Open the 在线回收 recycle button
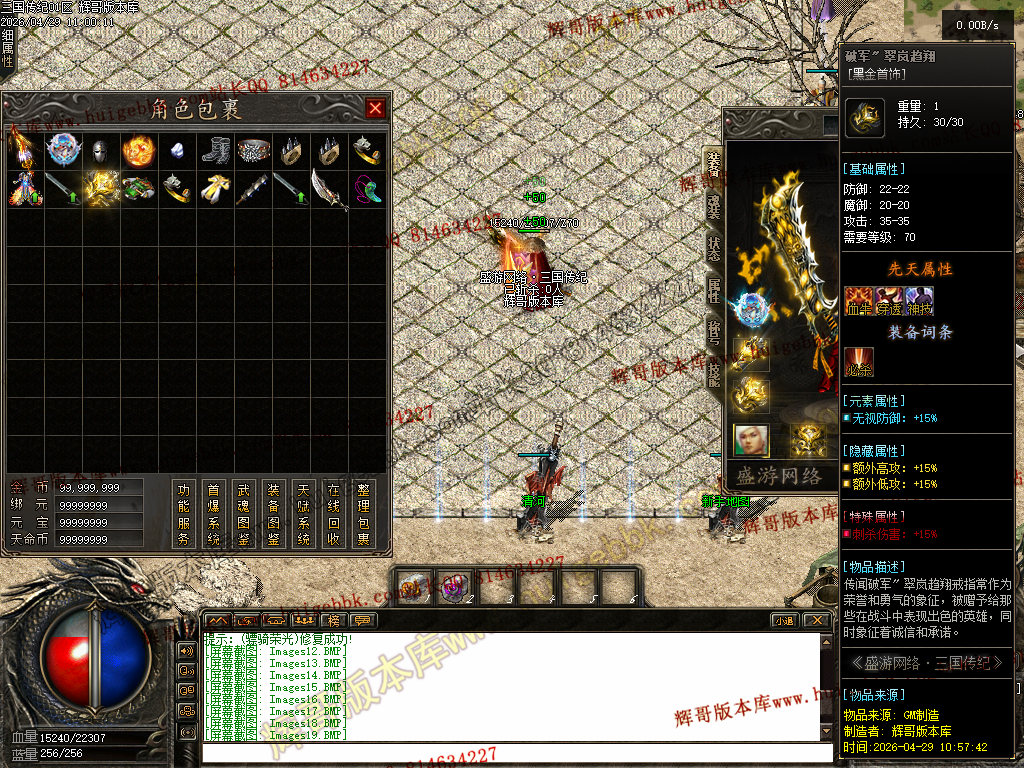 (334, 515)
